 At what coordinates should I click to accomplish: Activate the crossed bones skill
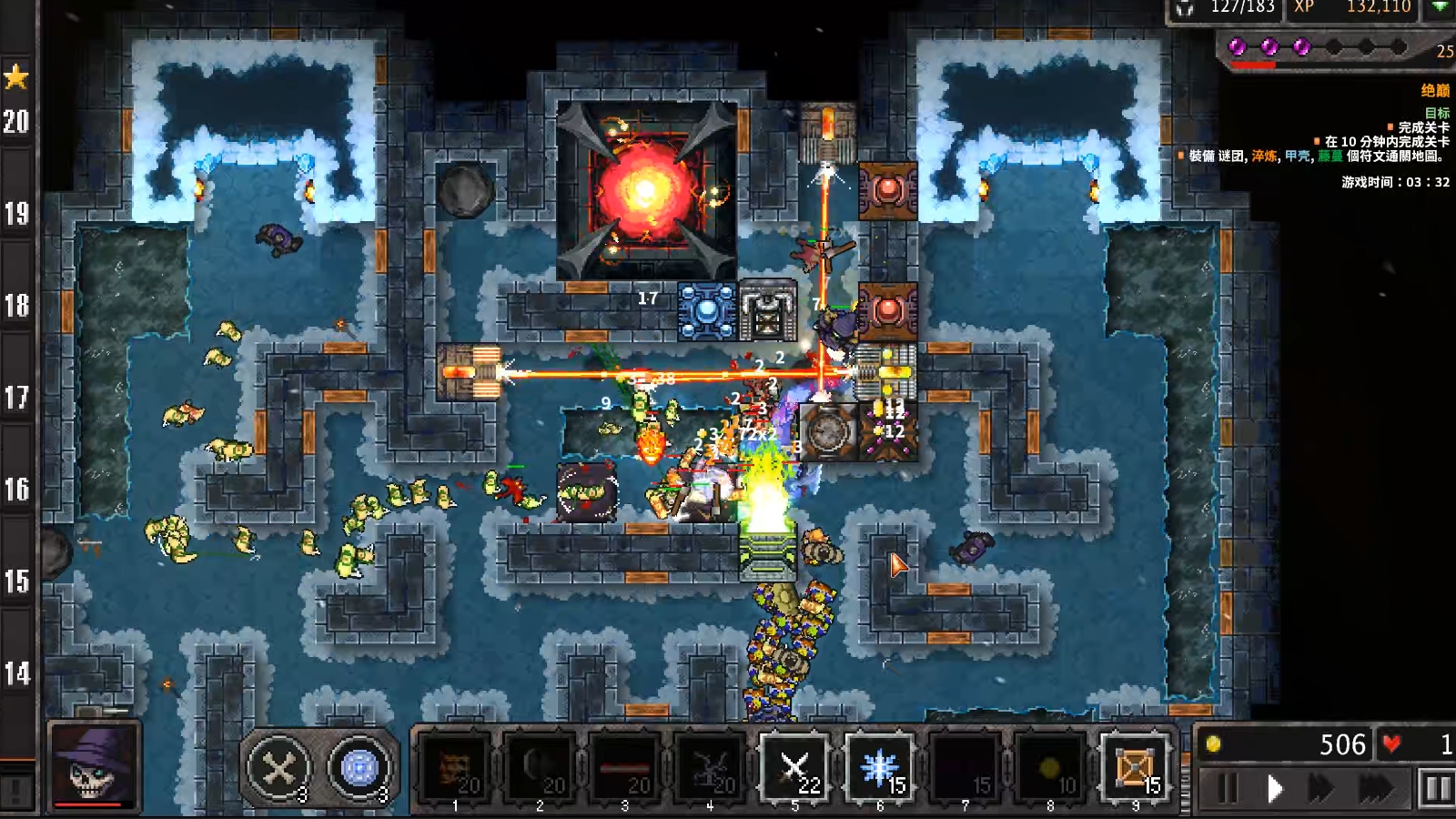pyautogui.click(x=278, y=770)
